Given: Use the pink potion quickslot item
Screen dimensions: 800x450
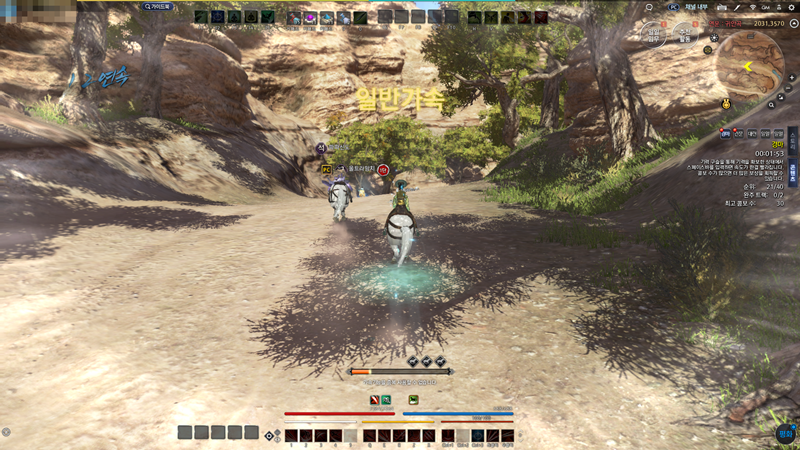Looking at the screenshot, I should [310, 18].
